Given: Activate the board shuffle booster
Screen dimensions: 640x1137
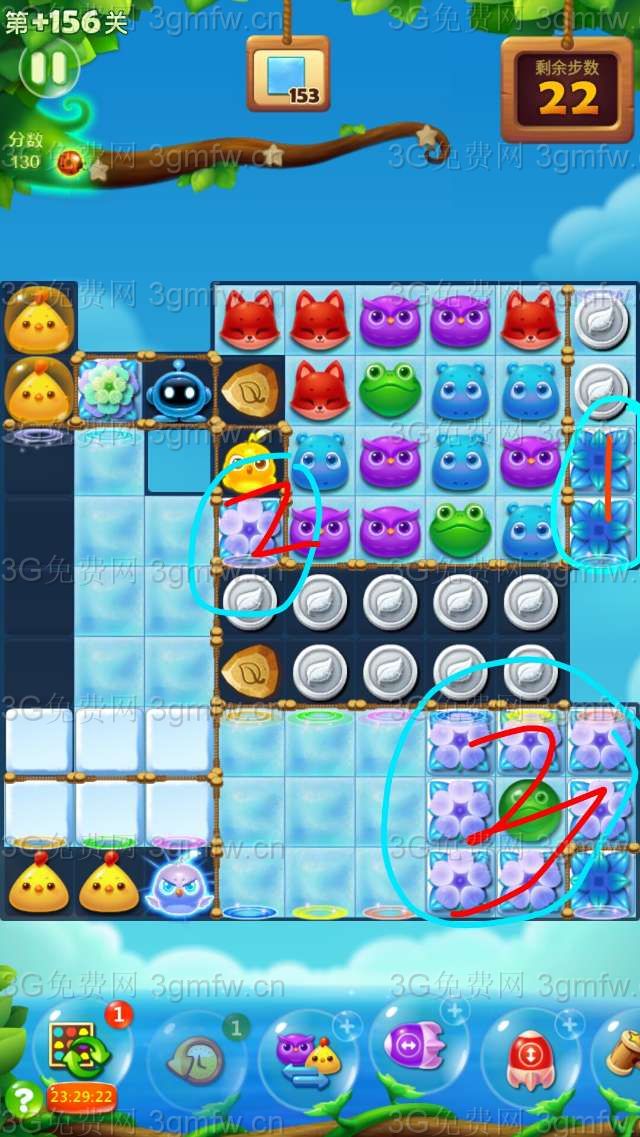Looking at the screenshot, I should point(73,1048).
